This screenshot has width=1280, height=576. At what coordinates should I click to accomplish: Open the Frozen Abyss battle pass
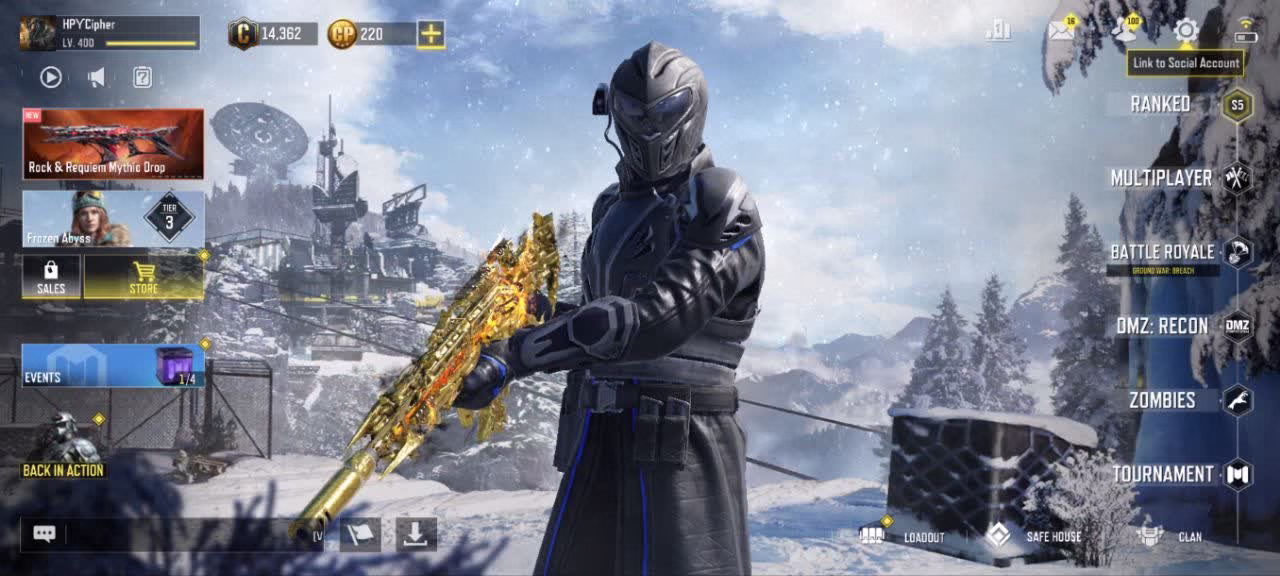(113, 219)
